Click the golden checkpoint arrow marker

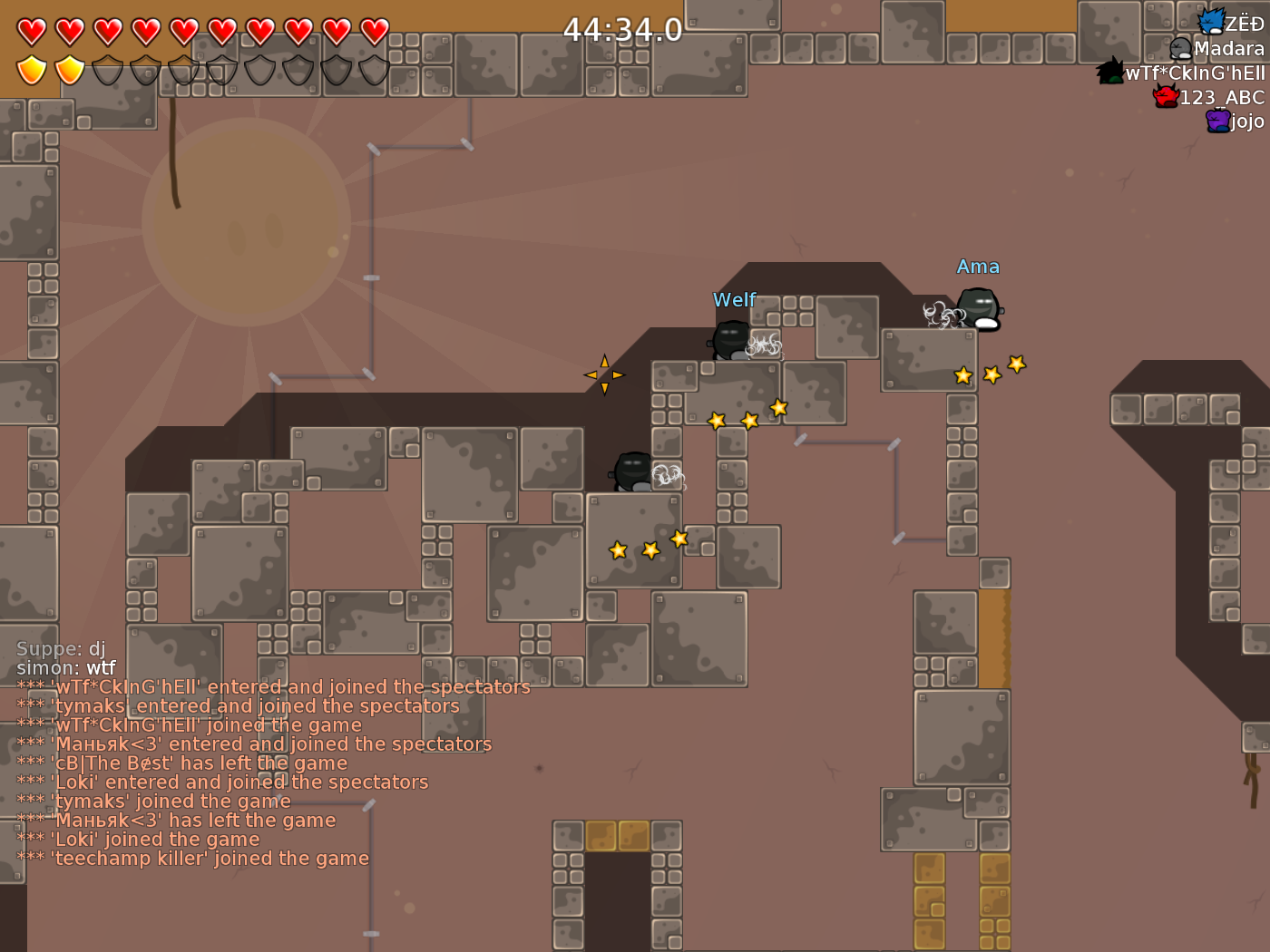604,374
